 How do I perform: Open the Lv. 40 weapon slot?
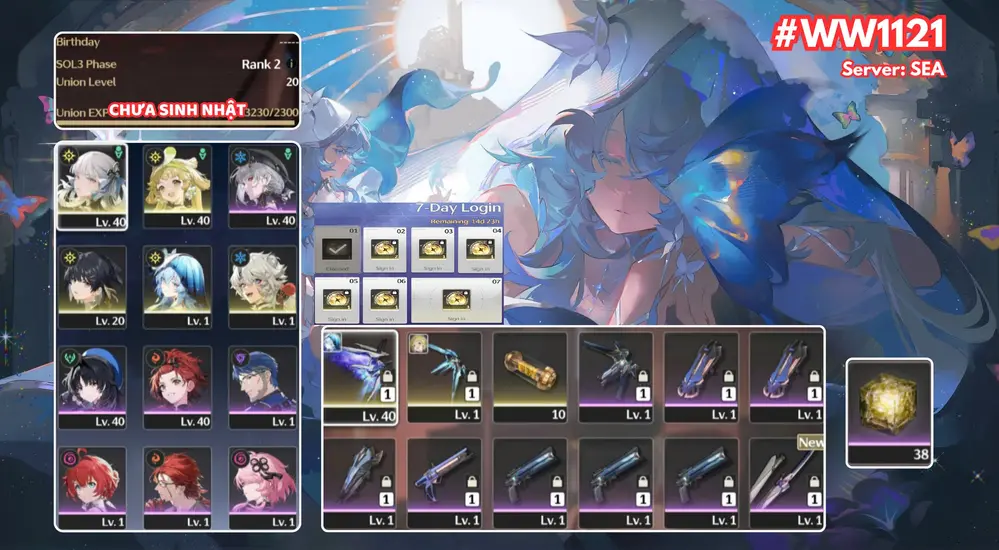coord(359,376)
